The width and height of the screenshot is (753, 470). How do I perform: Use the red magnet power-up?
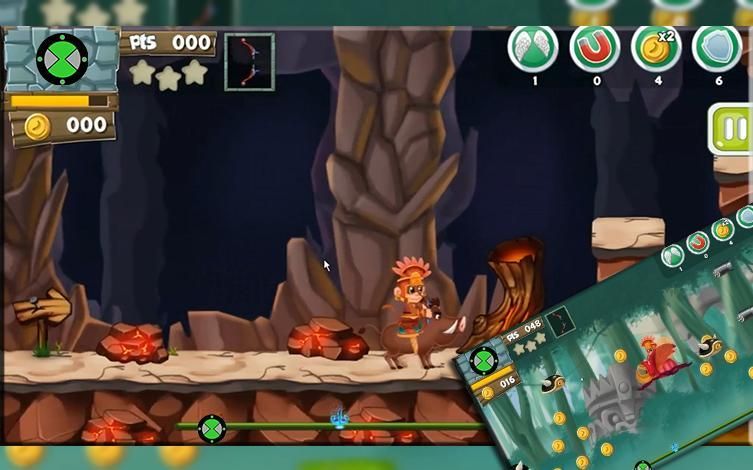pos(595,47)
